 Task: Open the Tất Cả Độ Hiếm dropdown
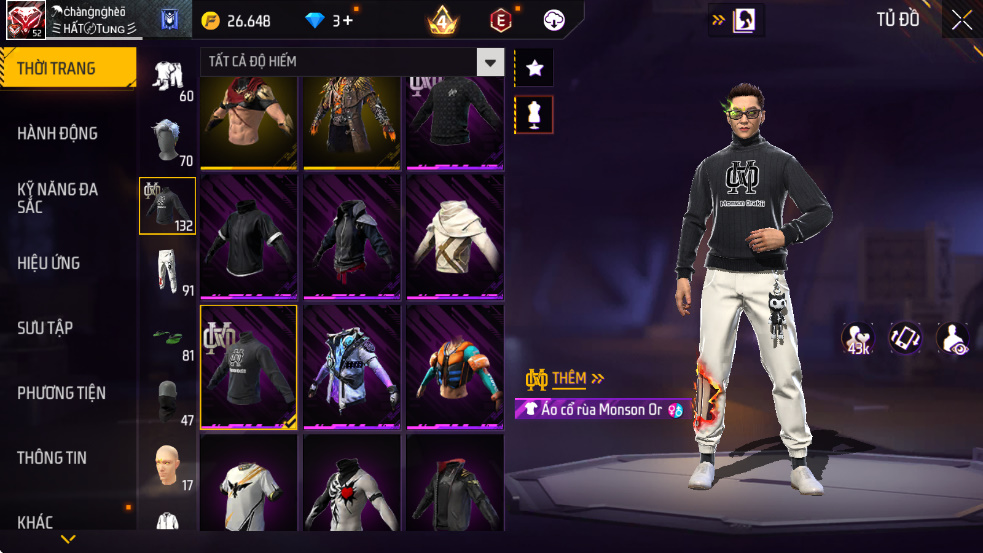[352, 62]
